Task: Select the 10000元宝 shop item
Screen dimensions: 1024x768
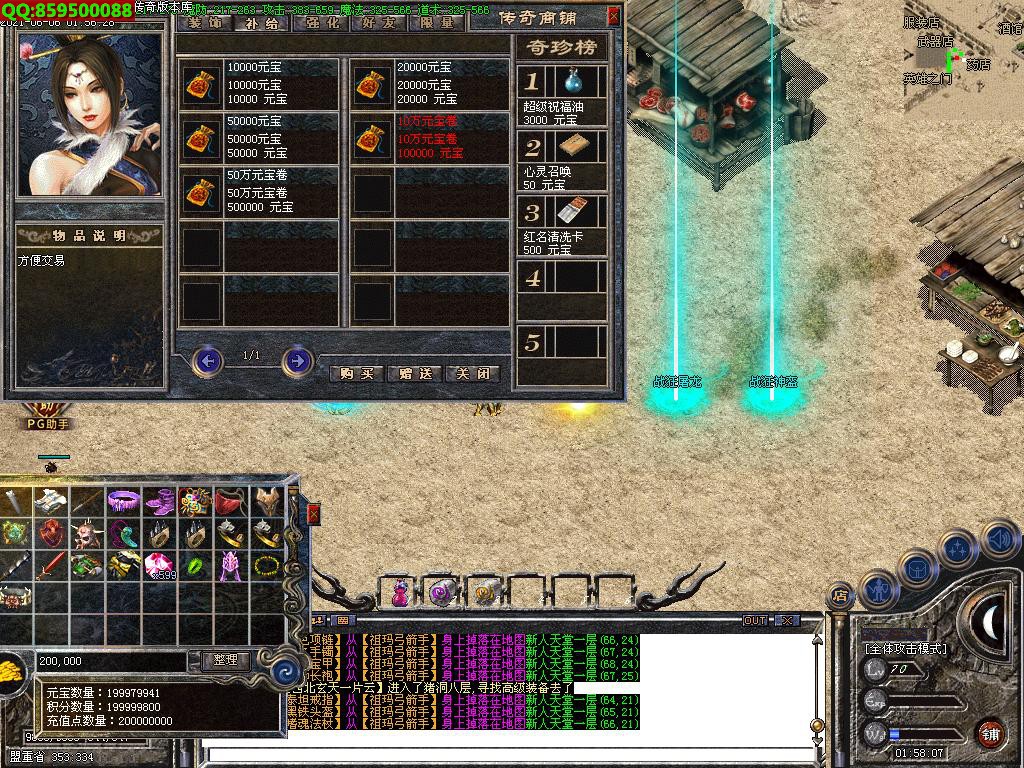Action: tap(203, 84)
